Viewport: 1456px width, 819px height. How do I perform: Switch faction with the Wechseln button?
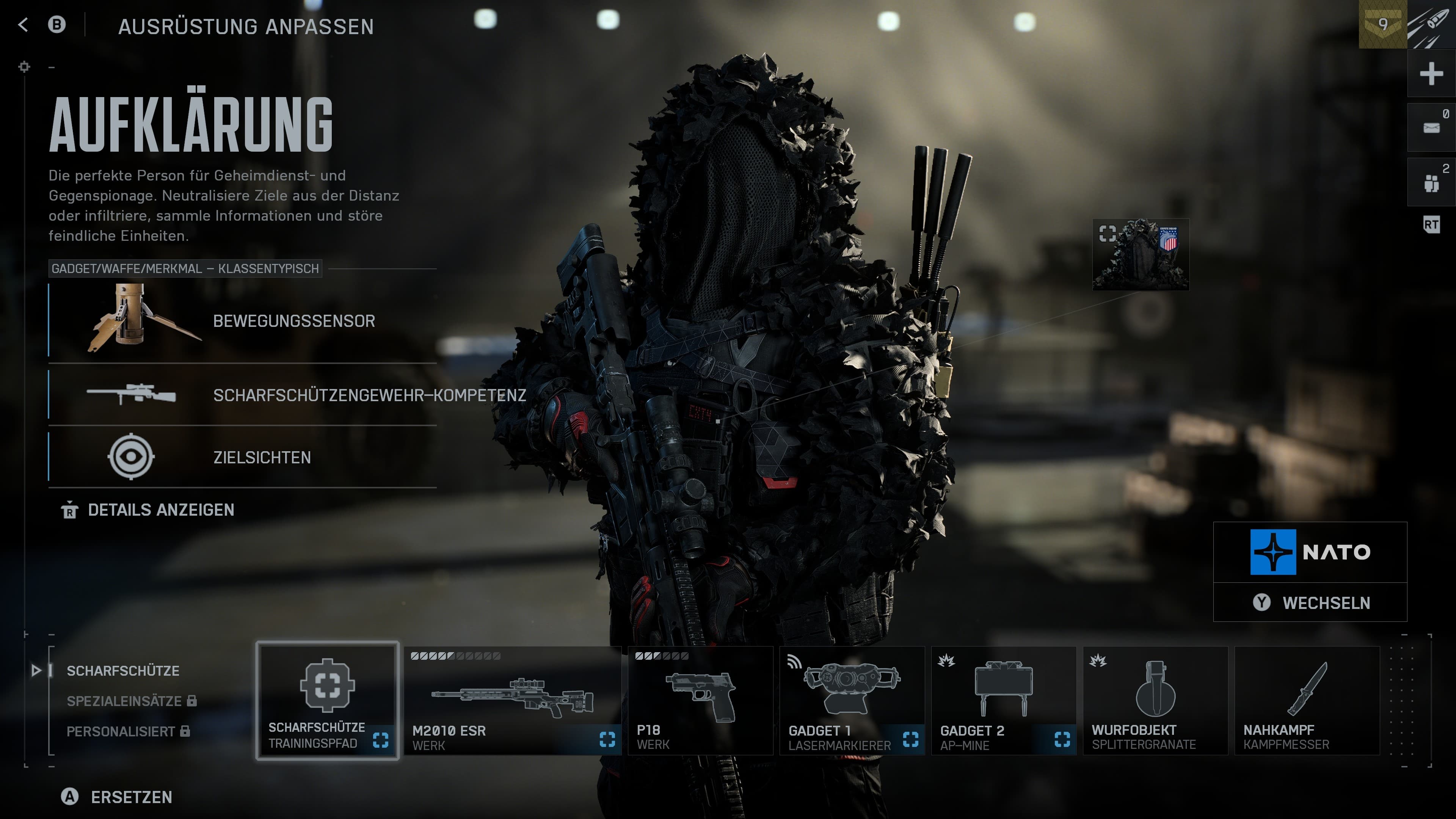(x=1310, y=603)
